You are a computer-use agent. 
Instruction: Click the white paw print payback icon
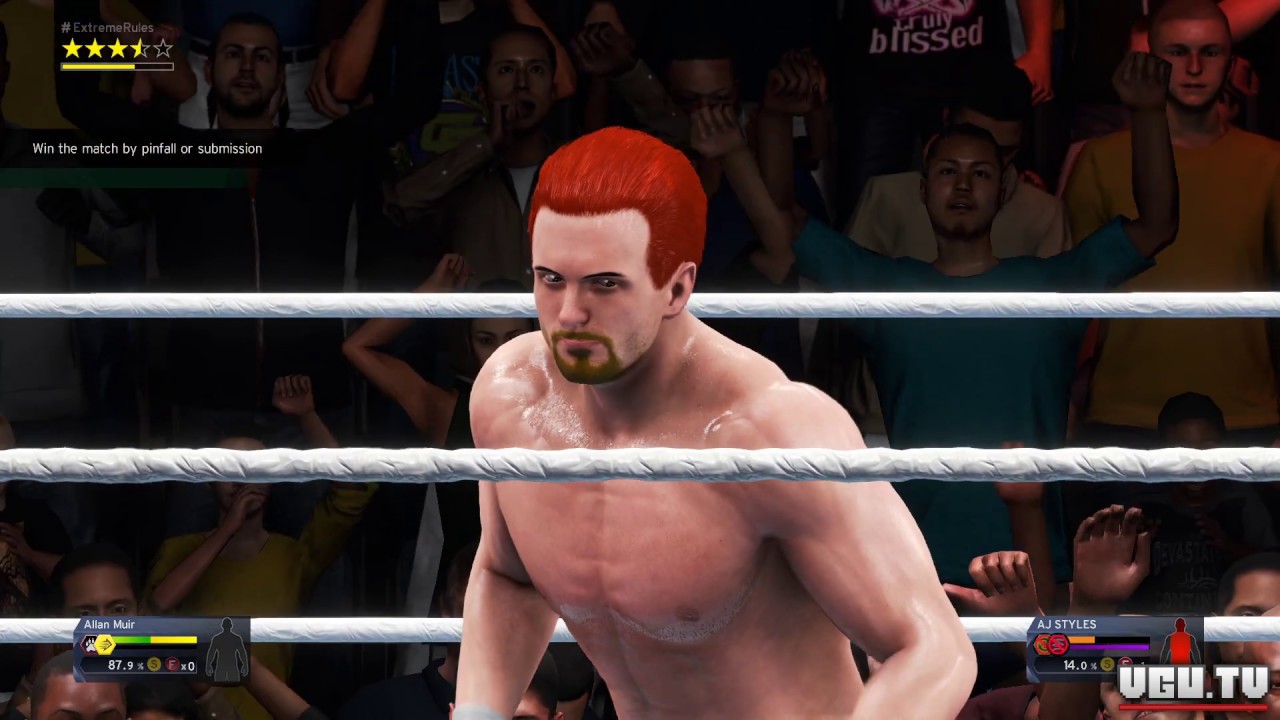[x=89, y=645]
